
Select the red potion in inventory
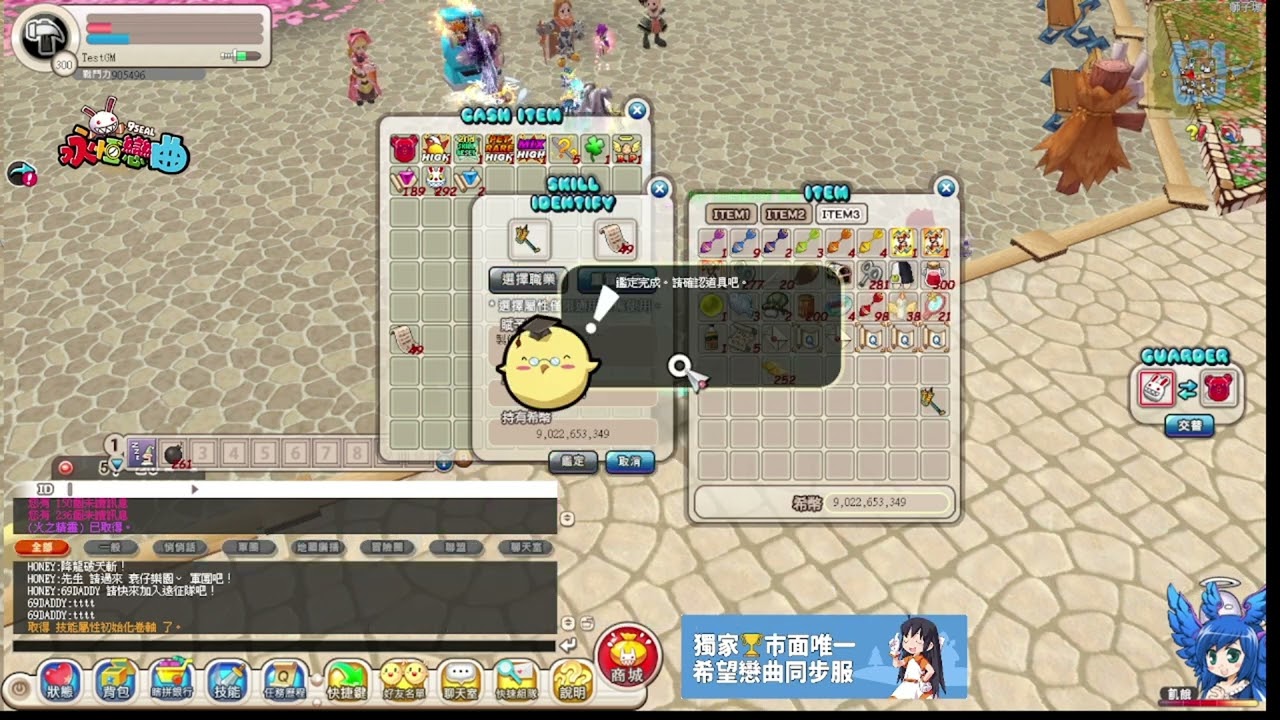click(935, 274)
